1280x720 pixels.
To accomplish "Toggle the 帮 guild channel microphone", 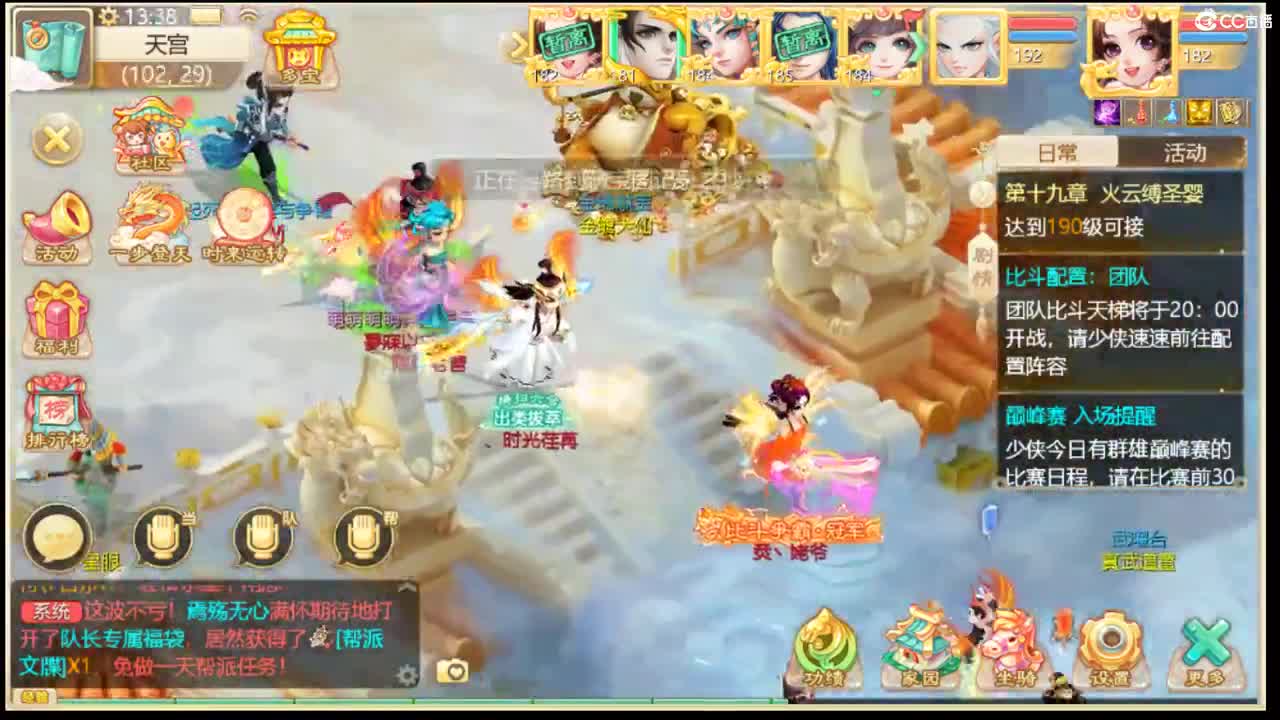I will pyautogui.click(x=362, y=538).
